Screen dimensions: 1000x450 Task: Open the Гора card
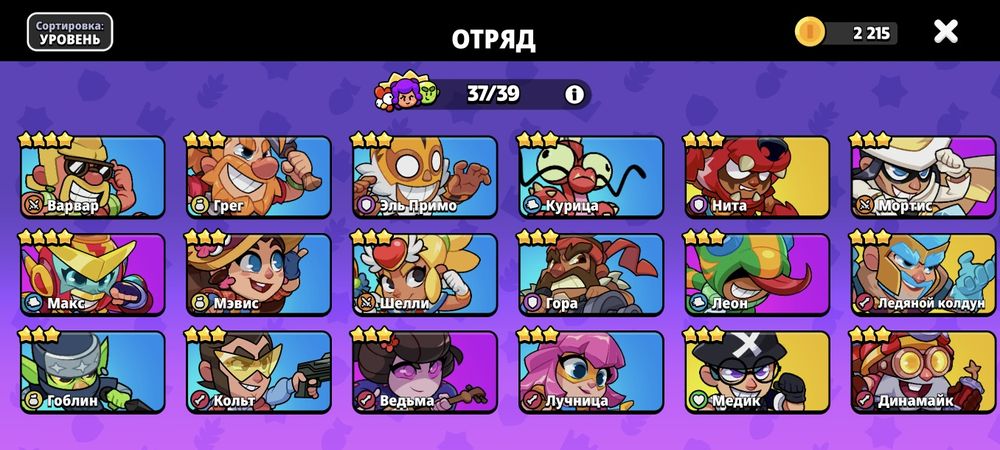[590, 274]
